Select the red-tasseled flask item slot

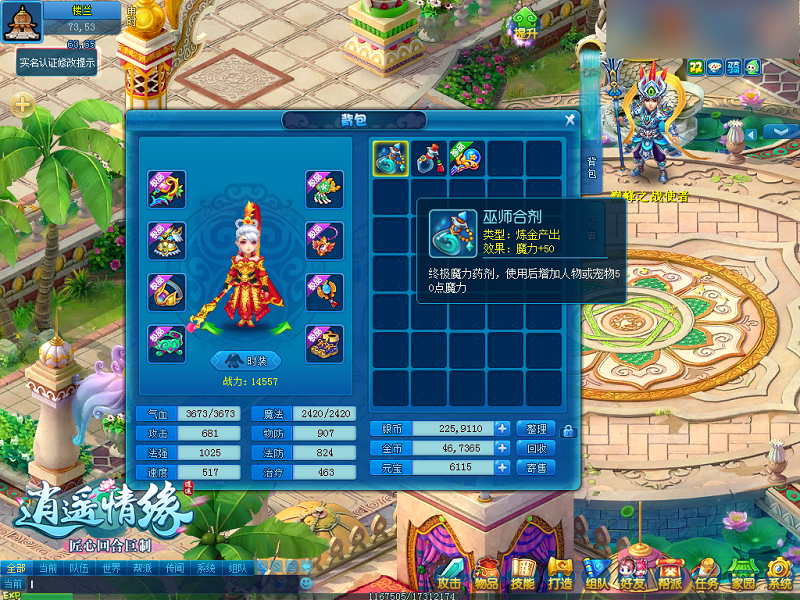click(x=429, y=158)
